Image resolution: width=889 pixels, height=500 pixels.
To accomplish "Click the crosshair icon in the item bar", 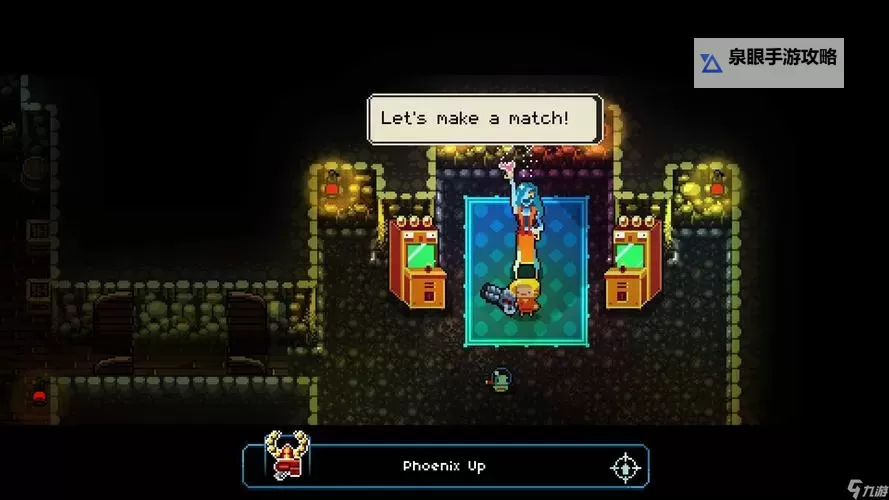I will (x=624, y=467).
